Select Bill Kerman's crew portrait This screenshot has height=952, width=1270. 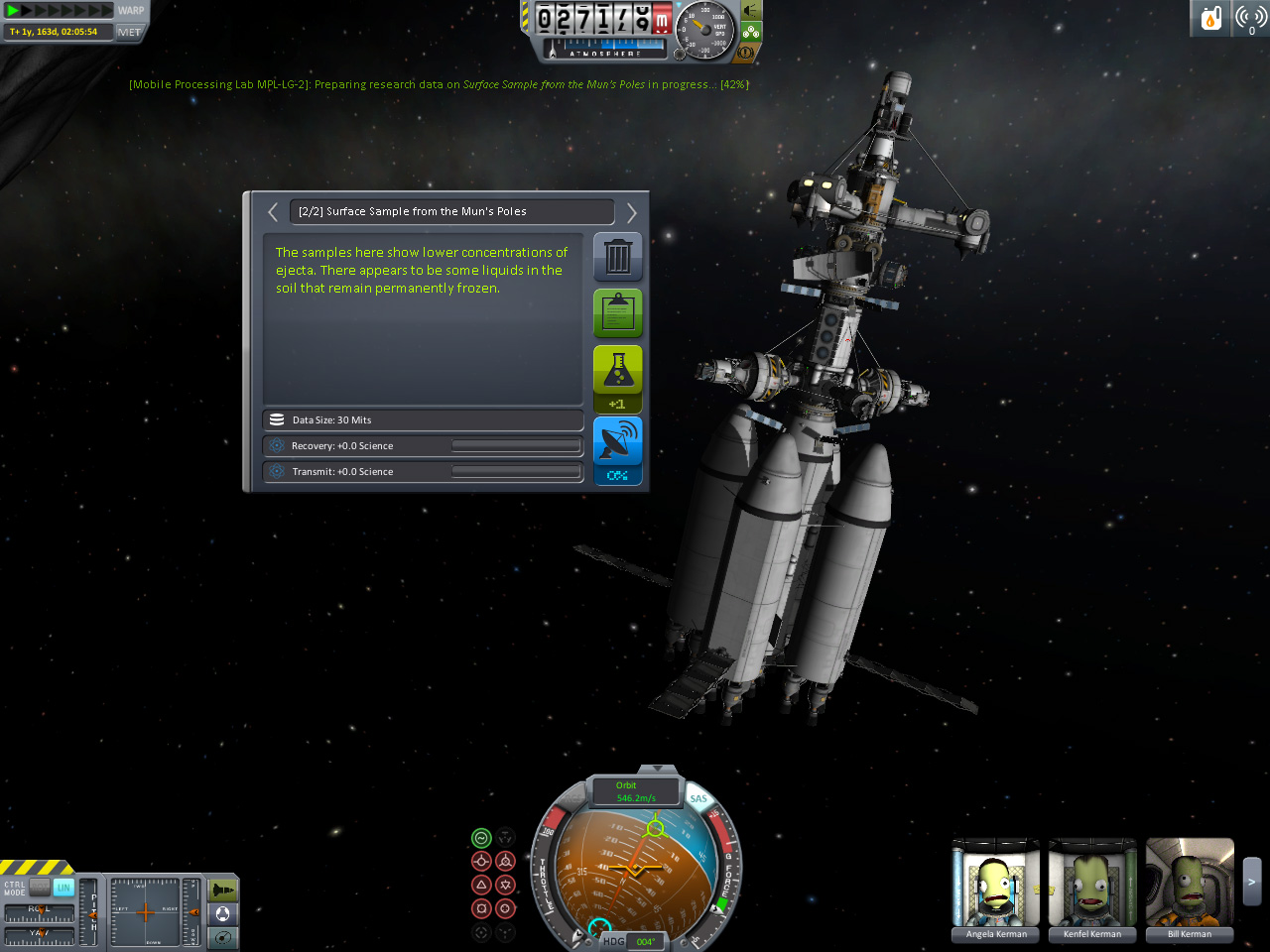coord(1190,888)
